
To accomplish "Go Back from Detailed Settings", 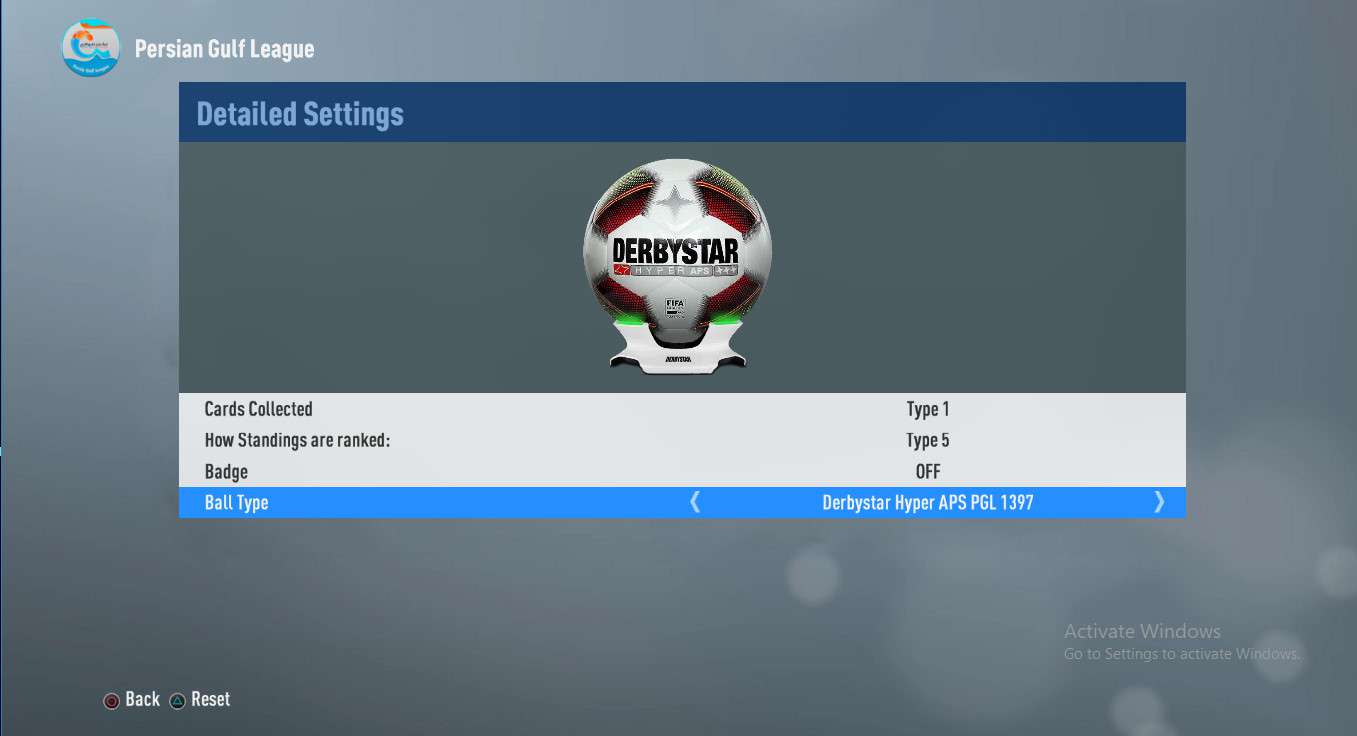I will tap(132, 700).
